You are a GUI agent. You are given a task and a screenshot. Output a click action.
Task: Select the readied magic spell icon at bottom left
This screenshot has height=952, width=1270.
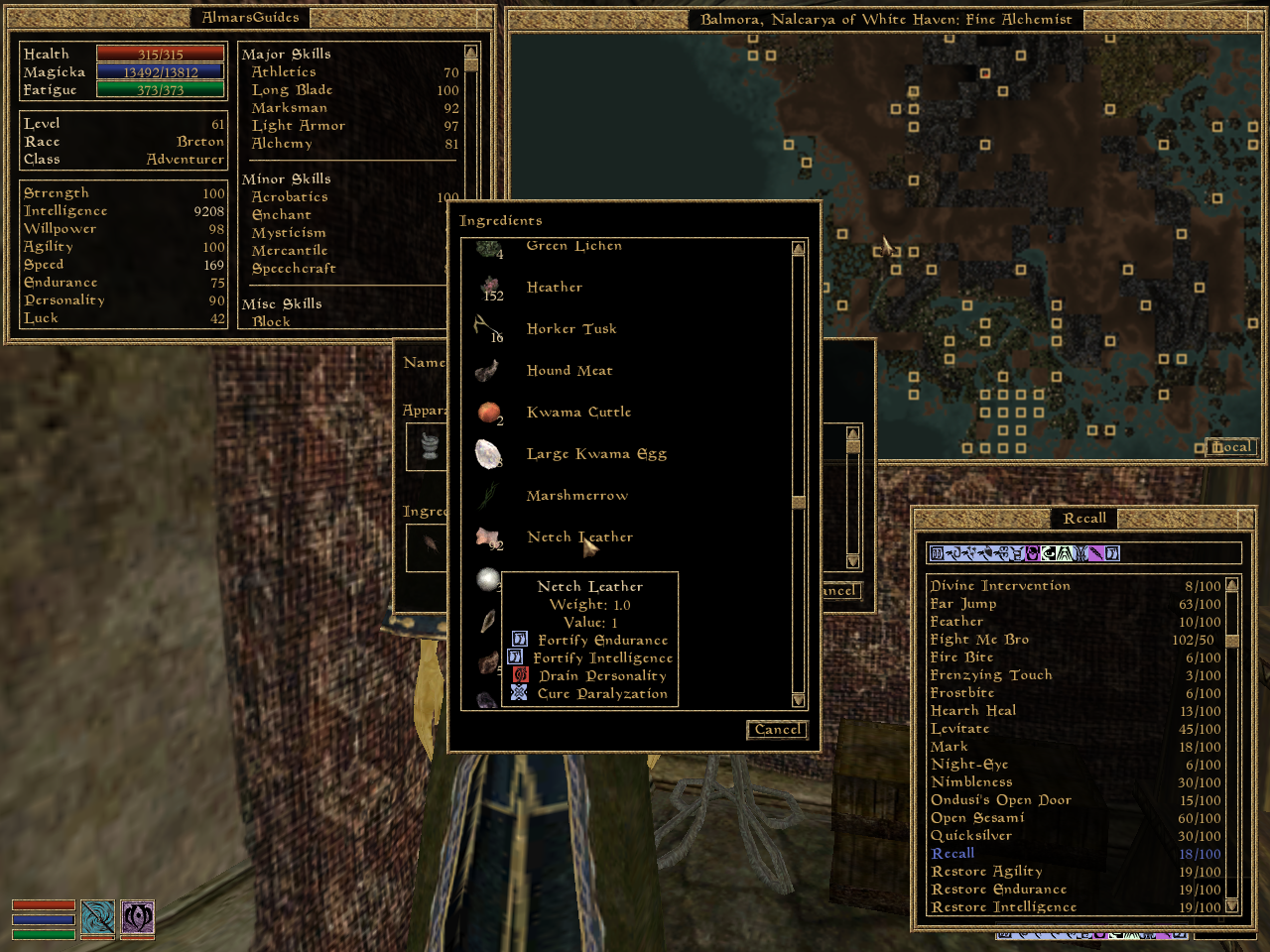tap(137, 919)
